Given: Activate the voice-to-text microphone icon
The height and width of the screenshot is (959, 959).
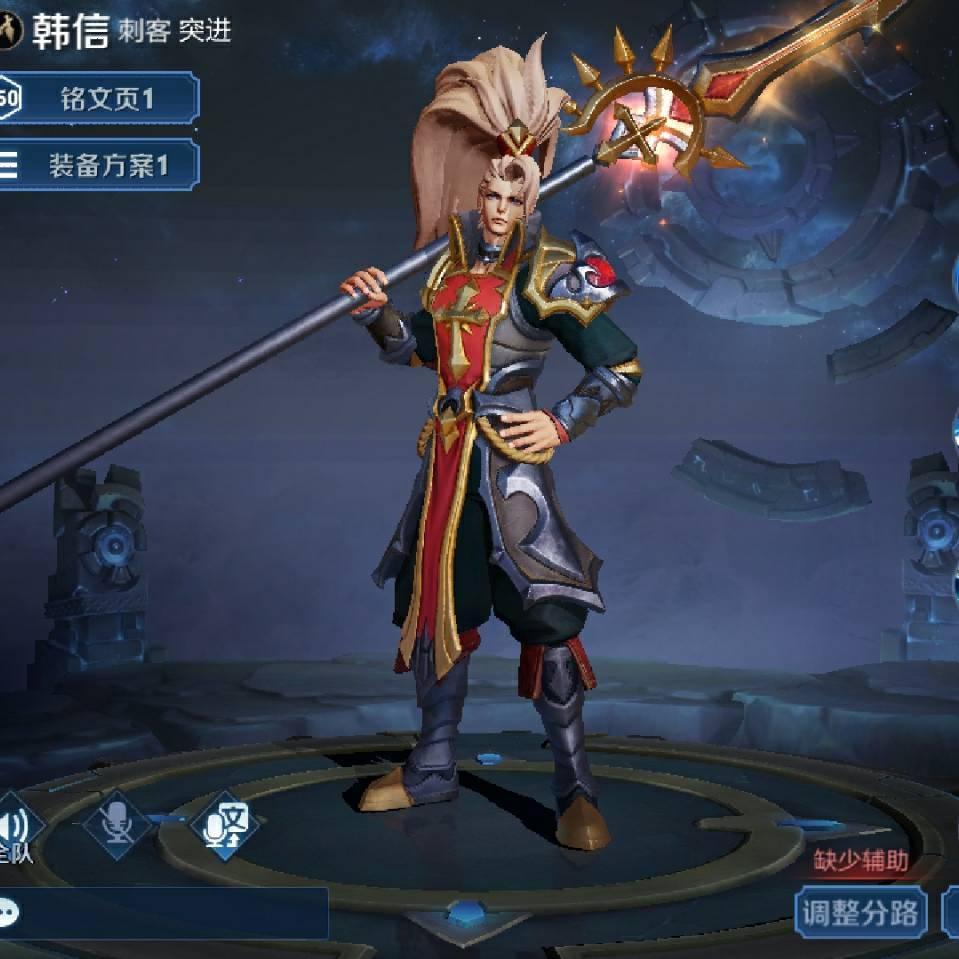Looking at the screenshot, I should tap(224, 826).
